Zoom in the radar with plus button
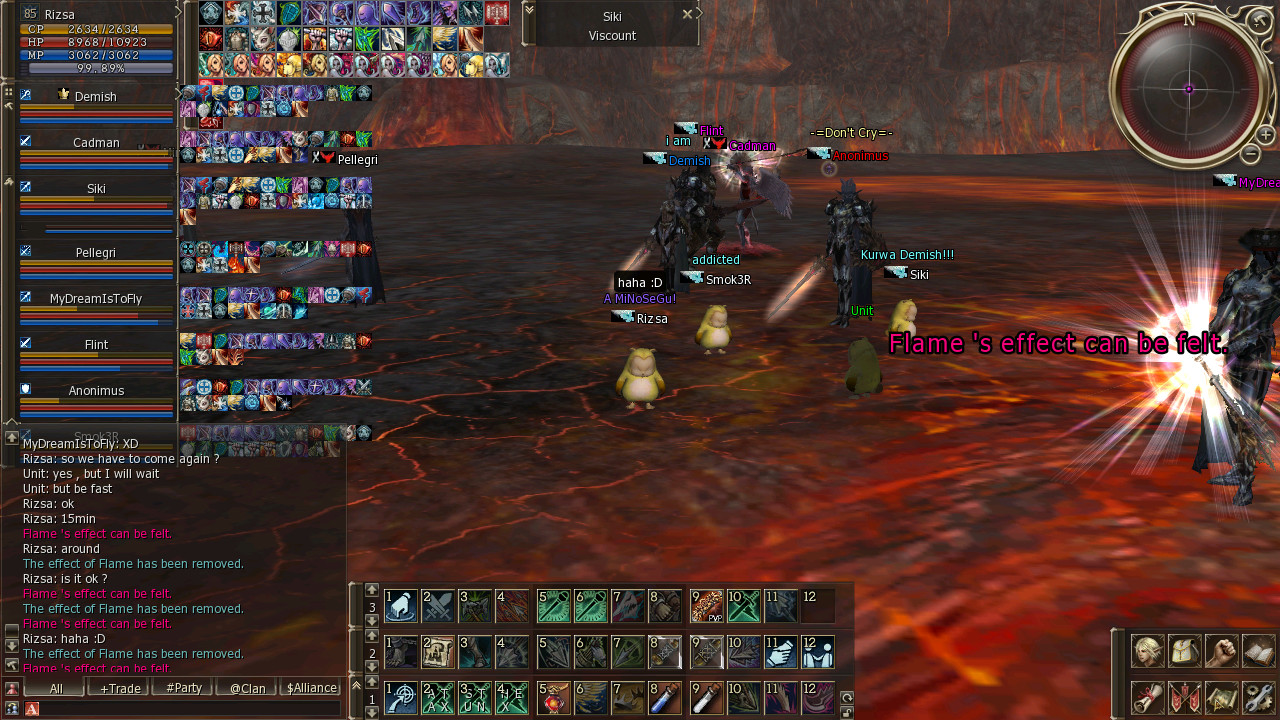The image size is (1280, 720). point(1265,135)
